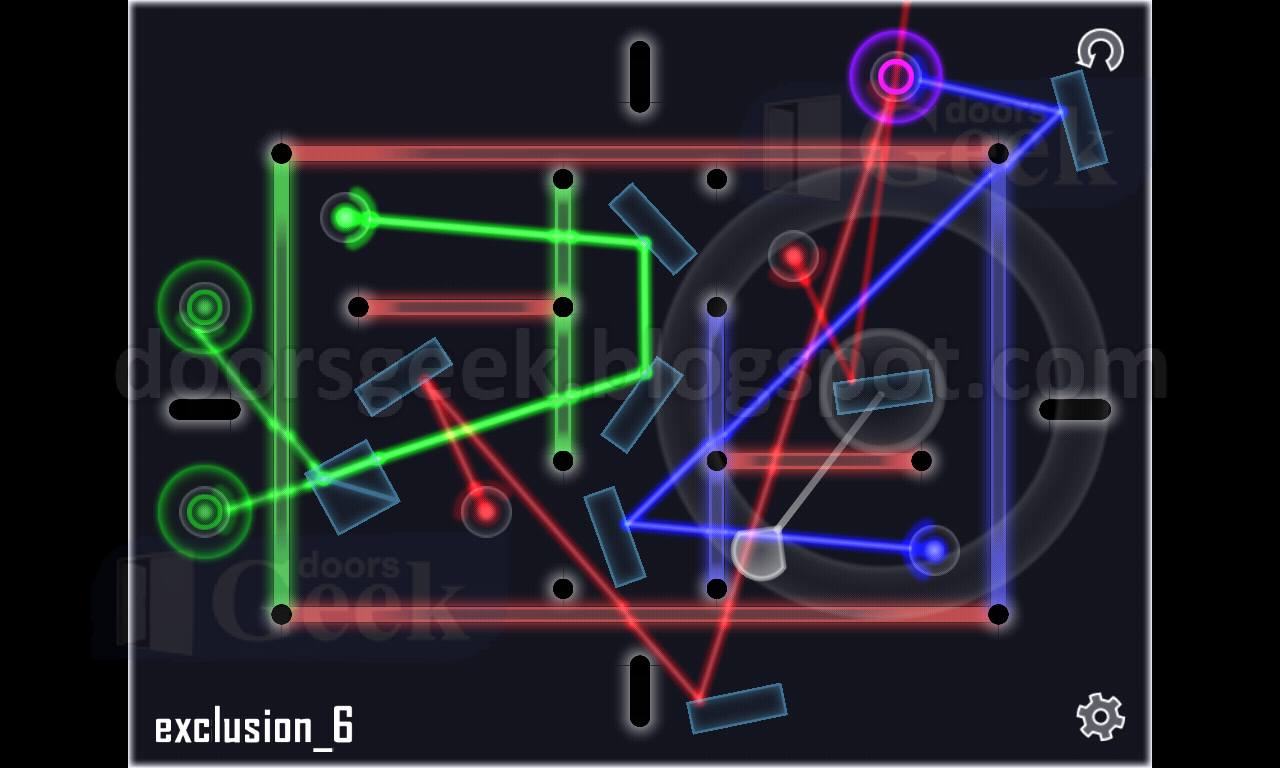
Task: Open the settings gear menu
Action: click(1098, 718)
